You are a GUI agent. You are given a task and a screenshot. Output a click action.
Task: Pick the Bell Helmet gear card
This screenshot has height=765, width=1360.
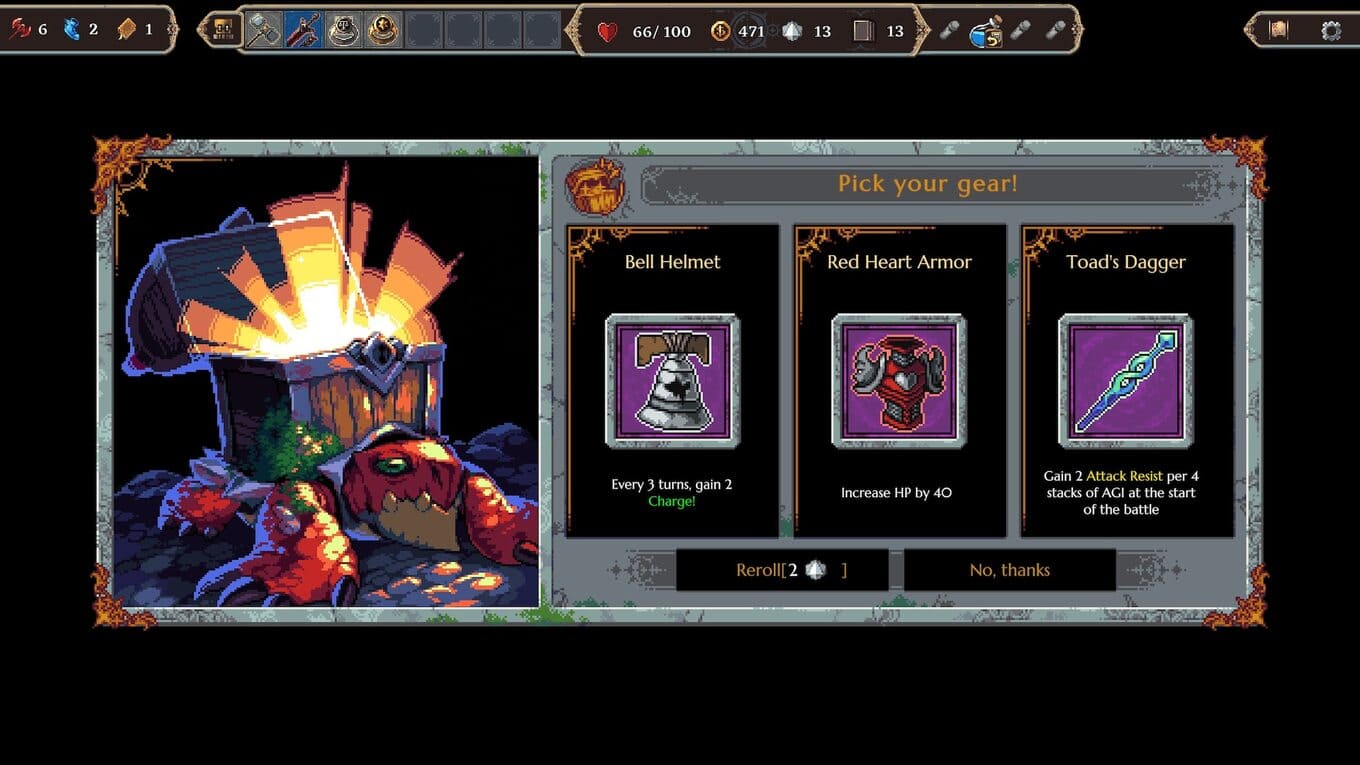click(x=672, y=380)
